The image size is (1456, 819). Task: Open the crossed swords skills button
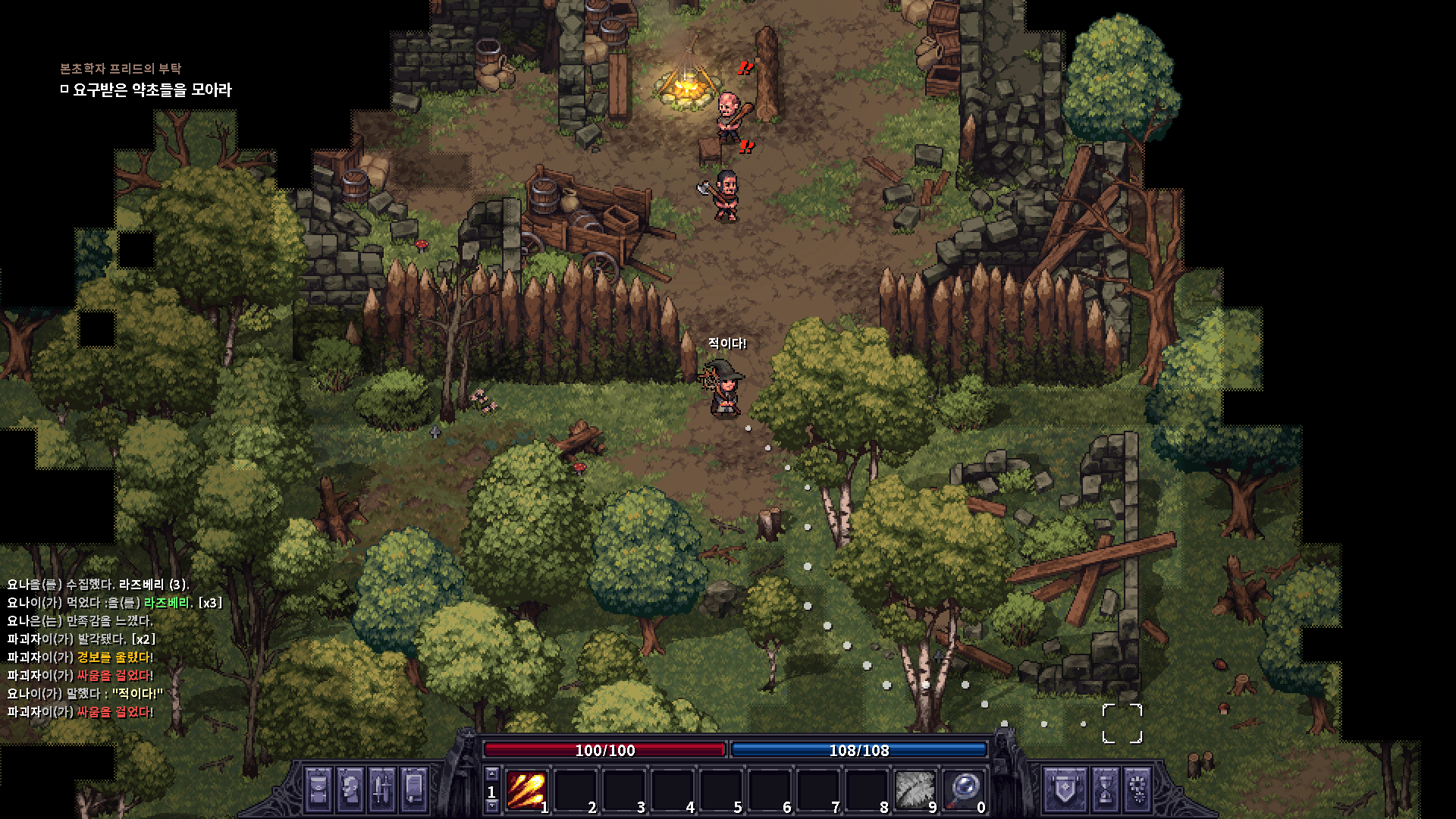click(382, 789)
